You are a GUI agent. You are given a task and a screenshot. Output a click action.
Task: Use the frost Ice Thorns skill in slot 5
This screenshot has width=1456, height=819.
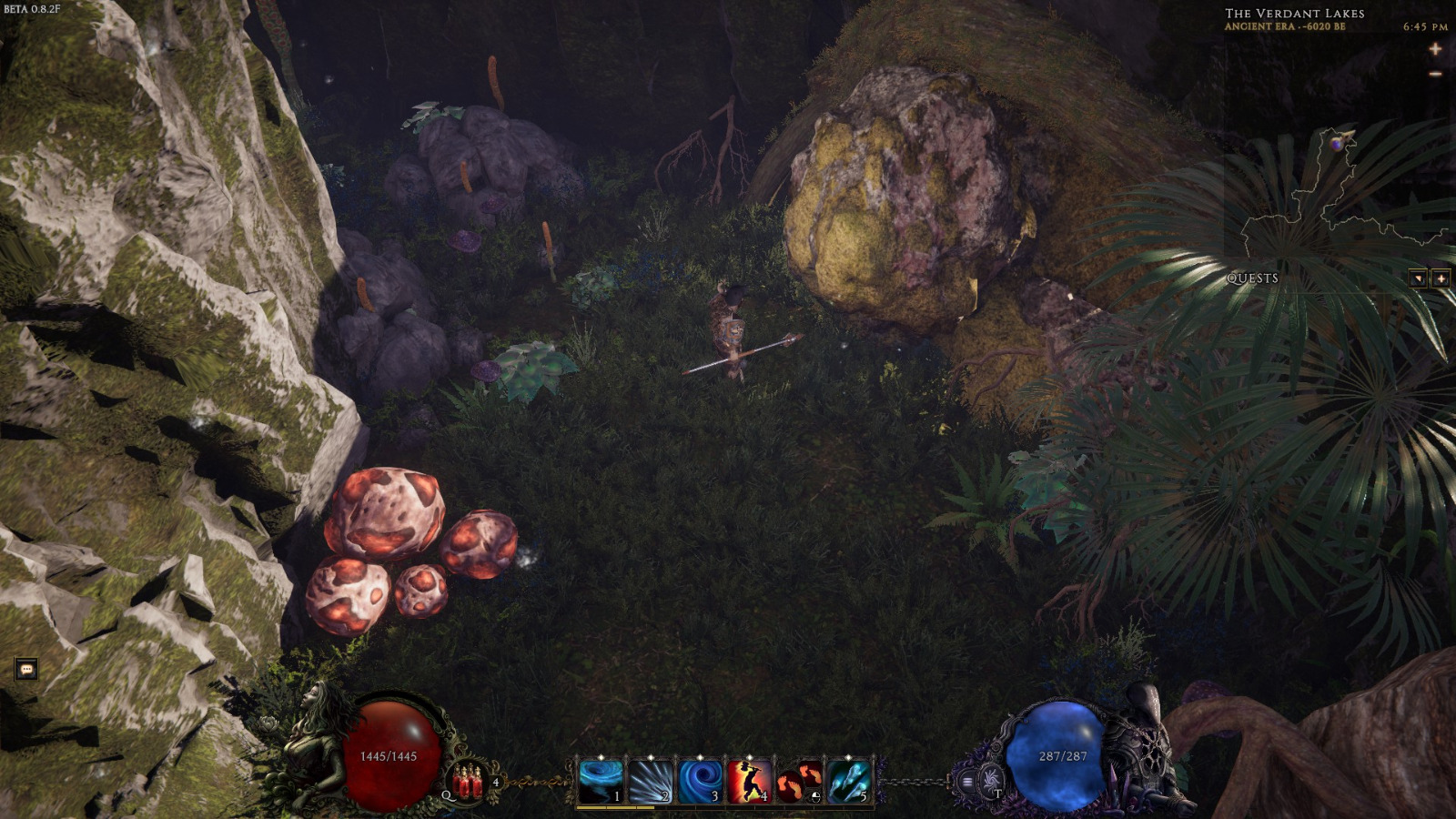[x=846, y=780]
